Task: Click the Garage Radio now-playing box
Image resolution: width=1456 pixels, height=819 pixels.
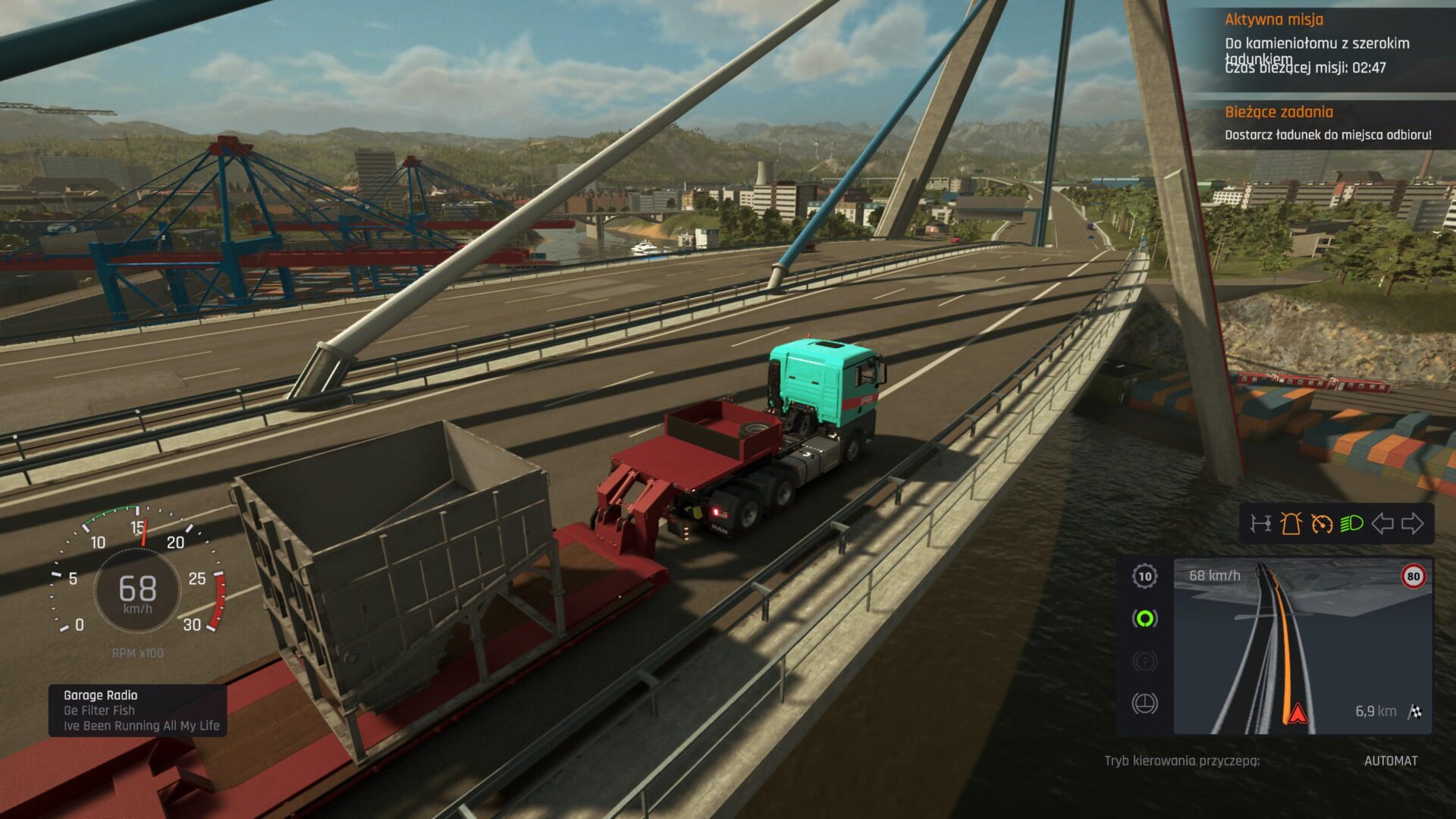Action: point(138,711)
